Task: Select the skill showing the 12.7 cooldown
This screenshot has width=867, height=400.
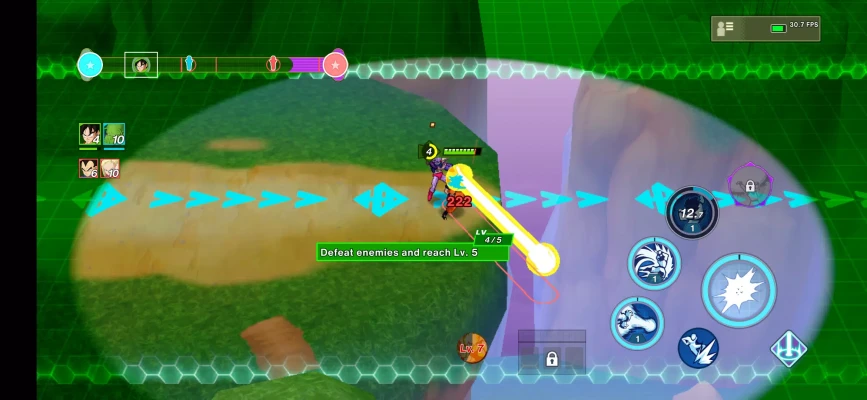Action: (691, 213)
